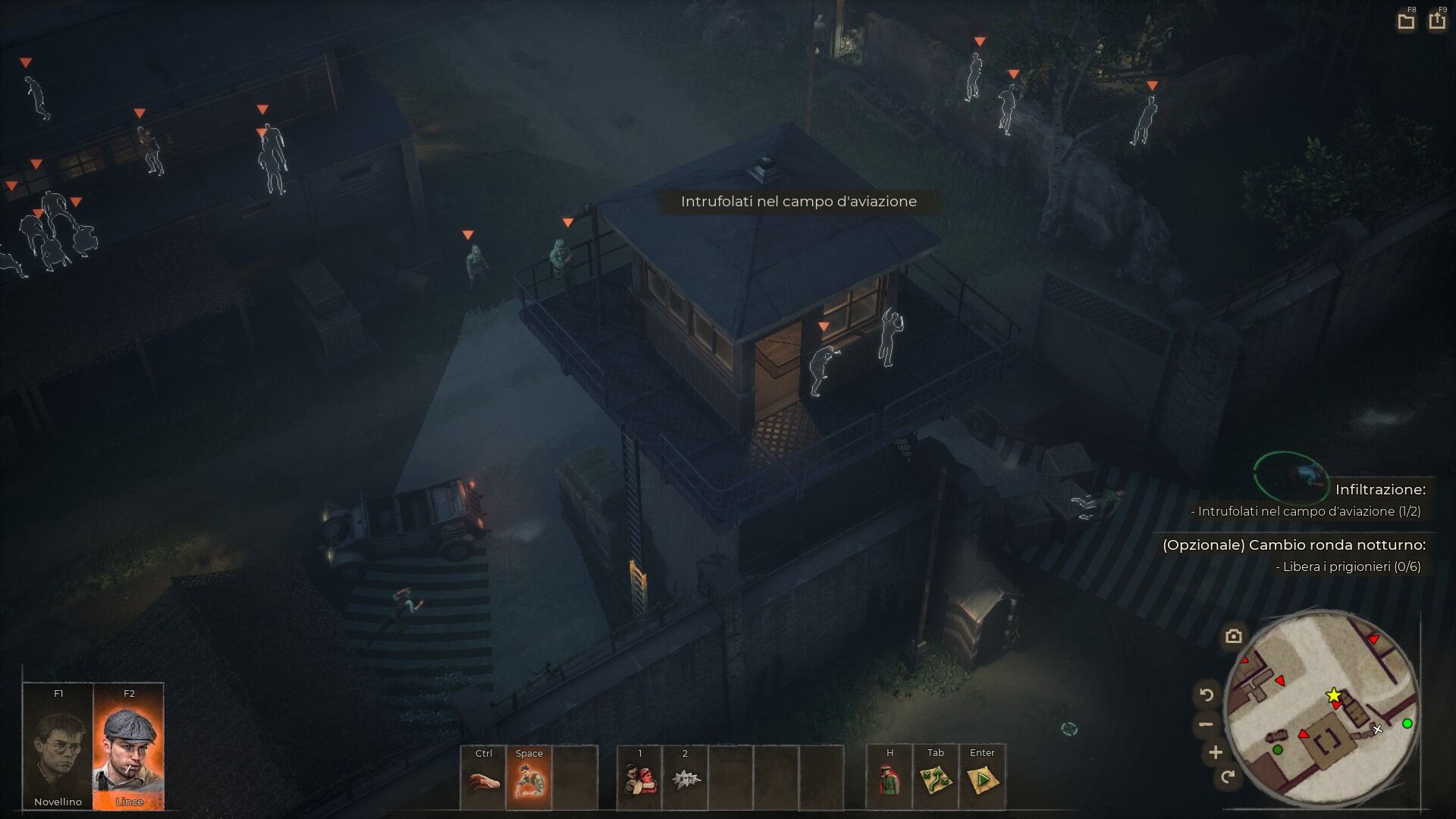The width and height of the screenshot is (1456, 819).
Task: Zoom out using the minus button
Action: pos(1206,724)
